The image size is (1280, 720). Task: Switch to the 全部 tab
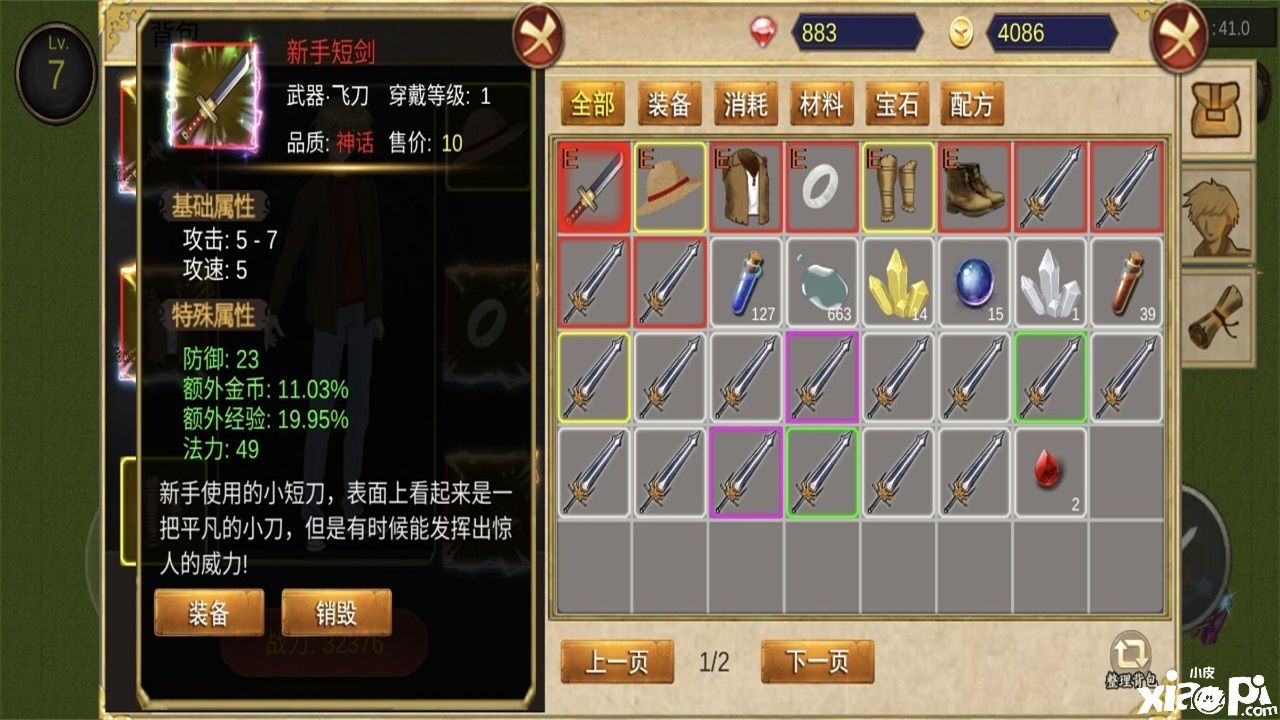[593, 104]
